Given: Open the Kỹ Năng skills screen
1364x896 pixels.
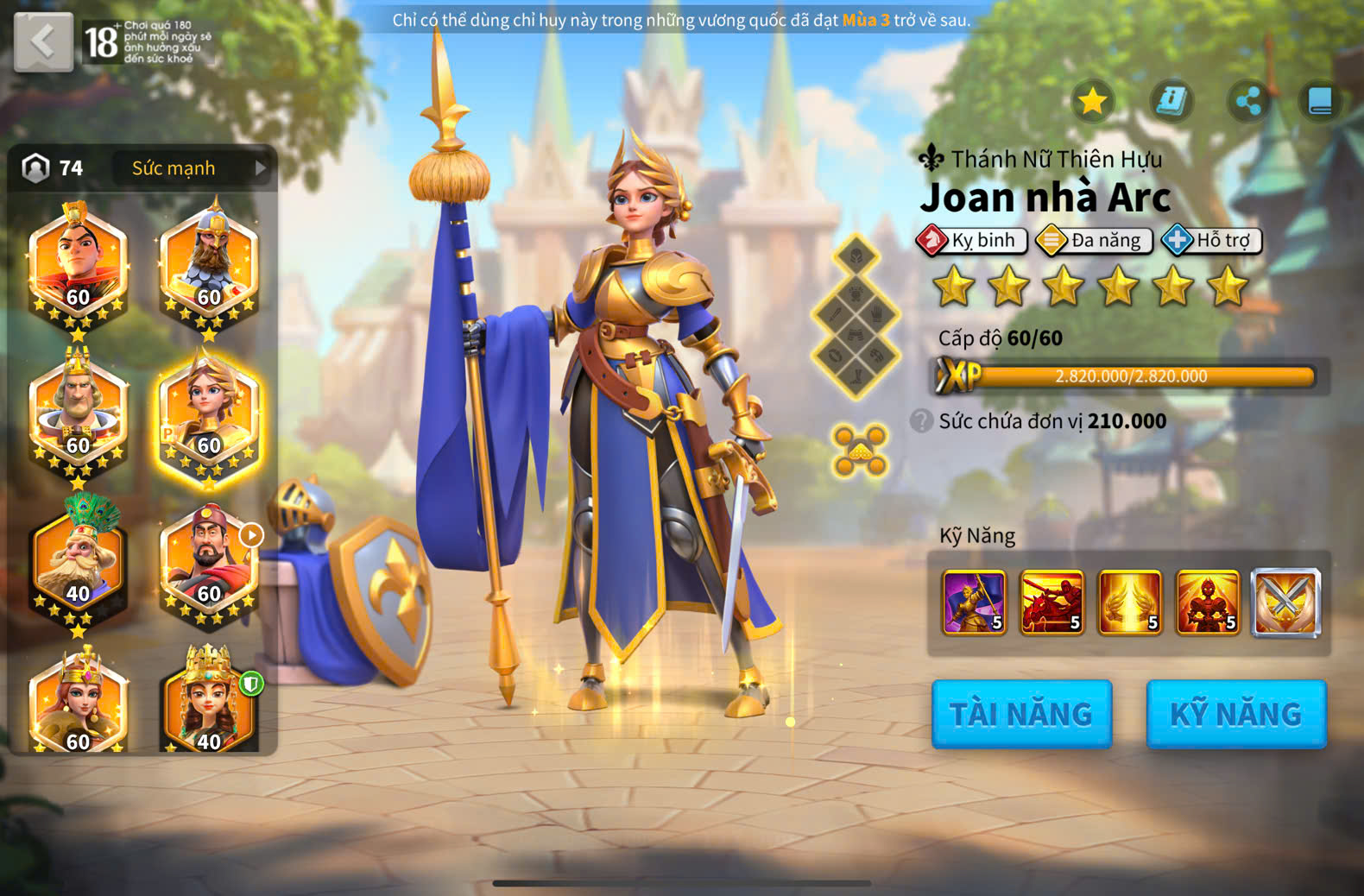Looking at the screenshot, I should [x=1235, y=714].
